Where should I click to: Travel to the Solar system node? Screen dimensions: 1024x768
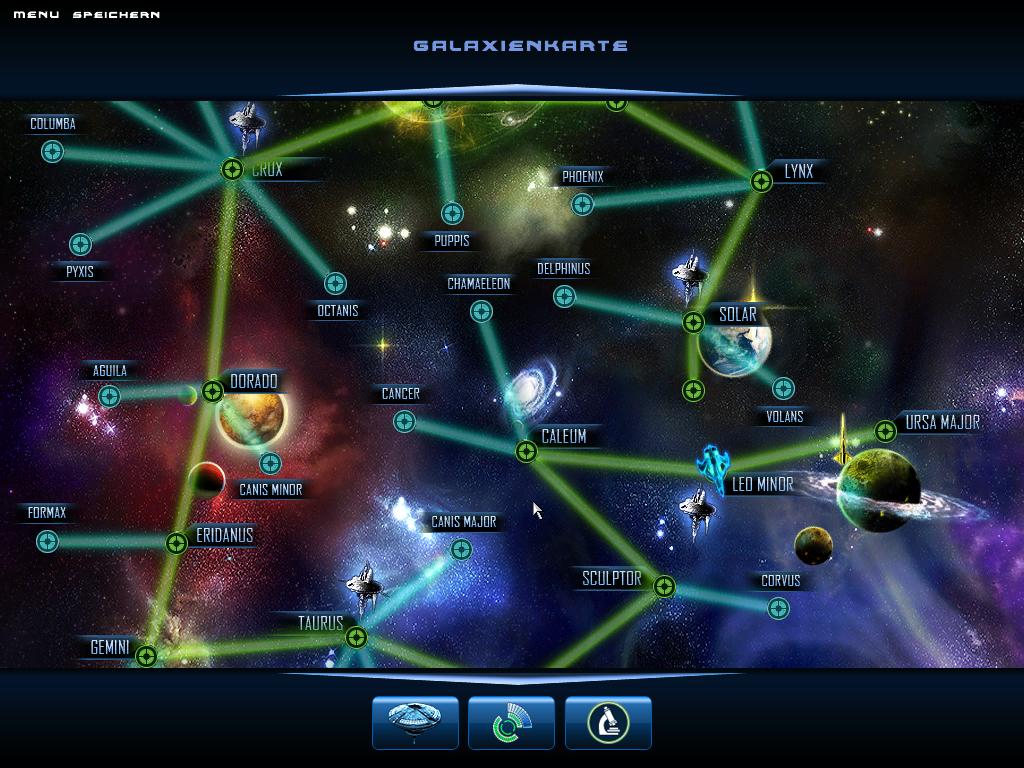pos(693,322)
